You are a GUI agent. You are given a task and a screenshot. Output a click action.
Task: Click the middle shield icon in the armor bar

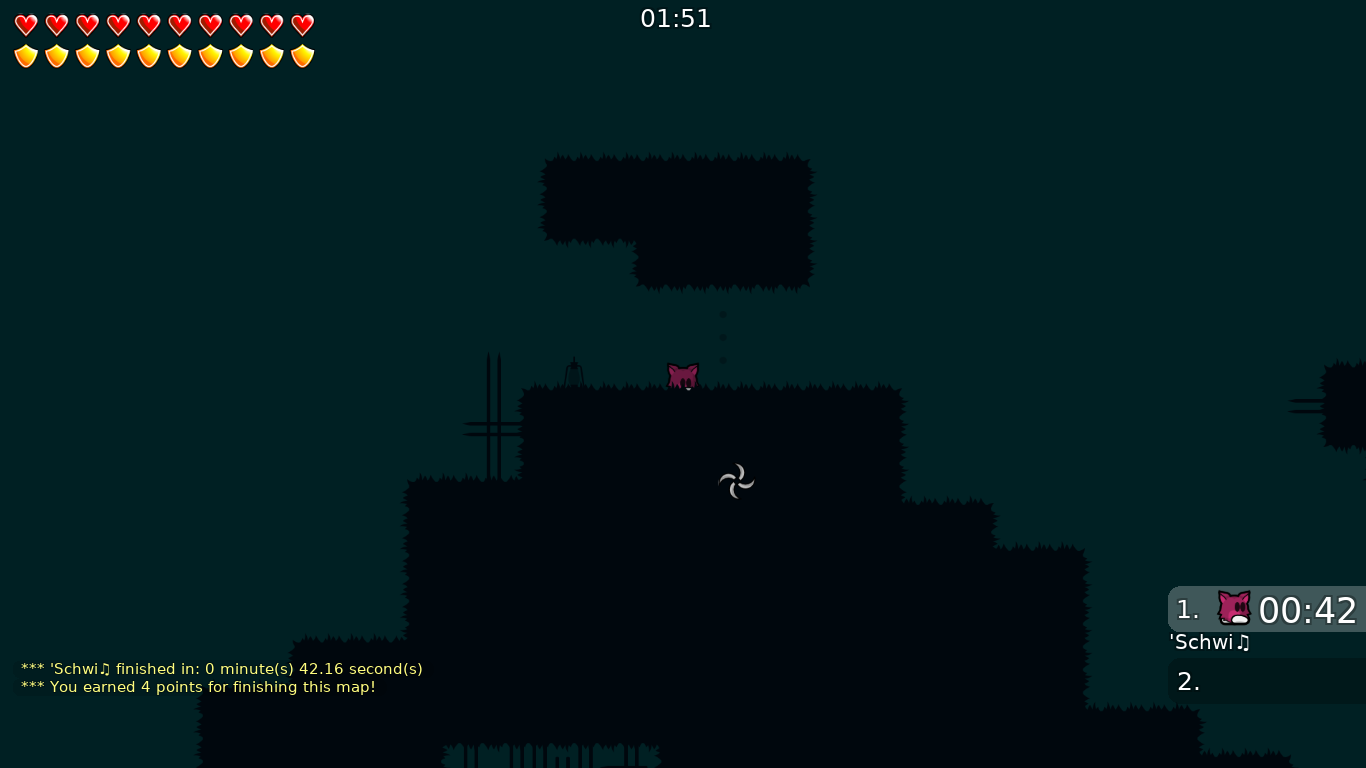[179, 56]
